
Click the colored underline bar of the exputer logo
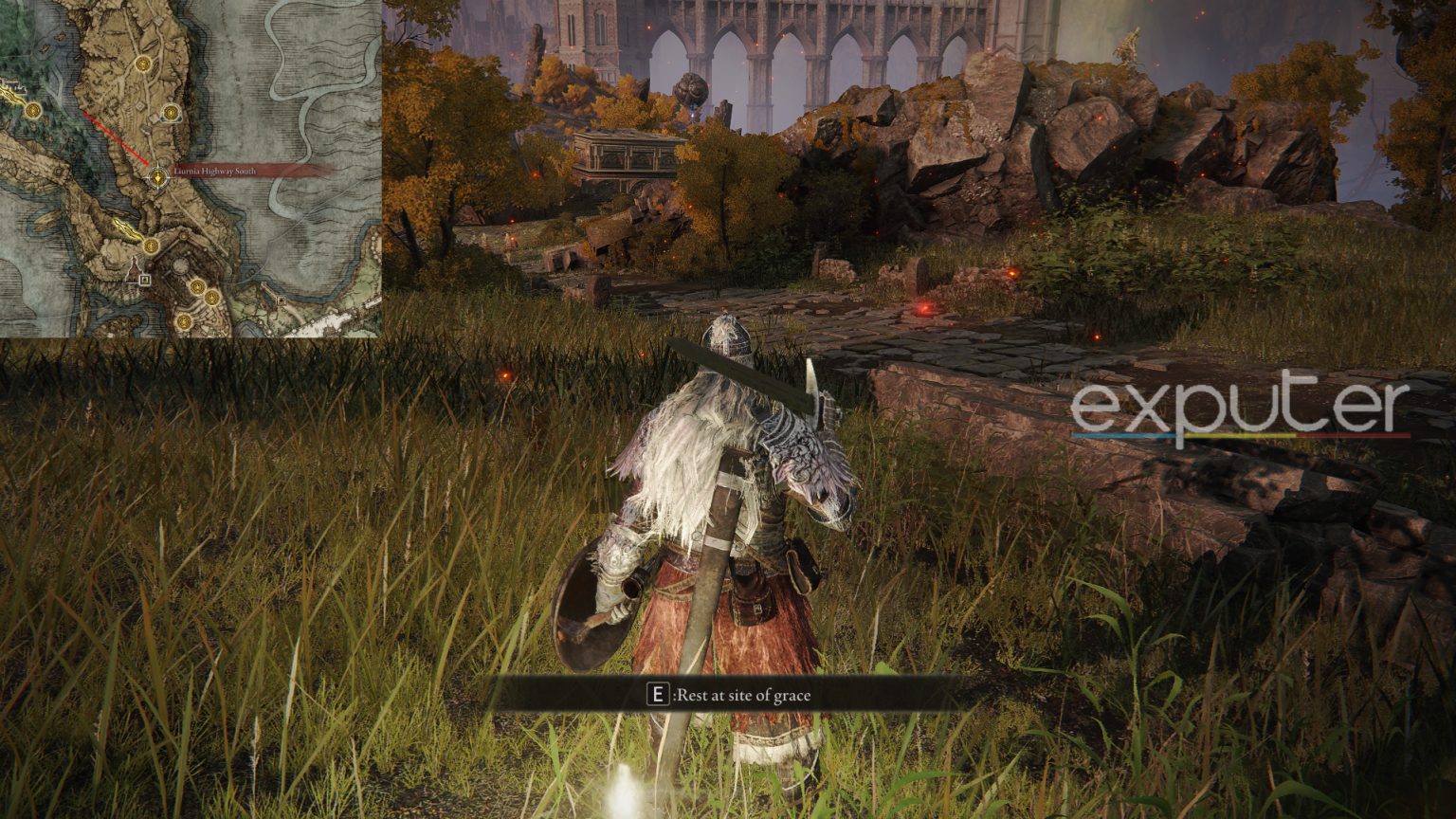coord(1232,437)
